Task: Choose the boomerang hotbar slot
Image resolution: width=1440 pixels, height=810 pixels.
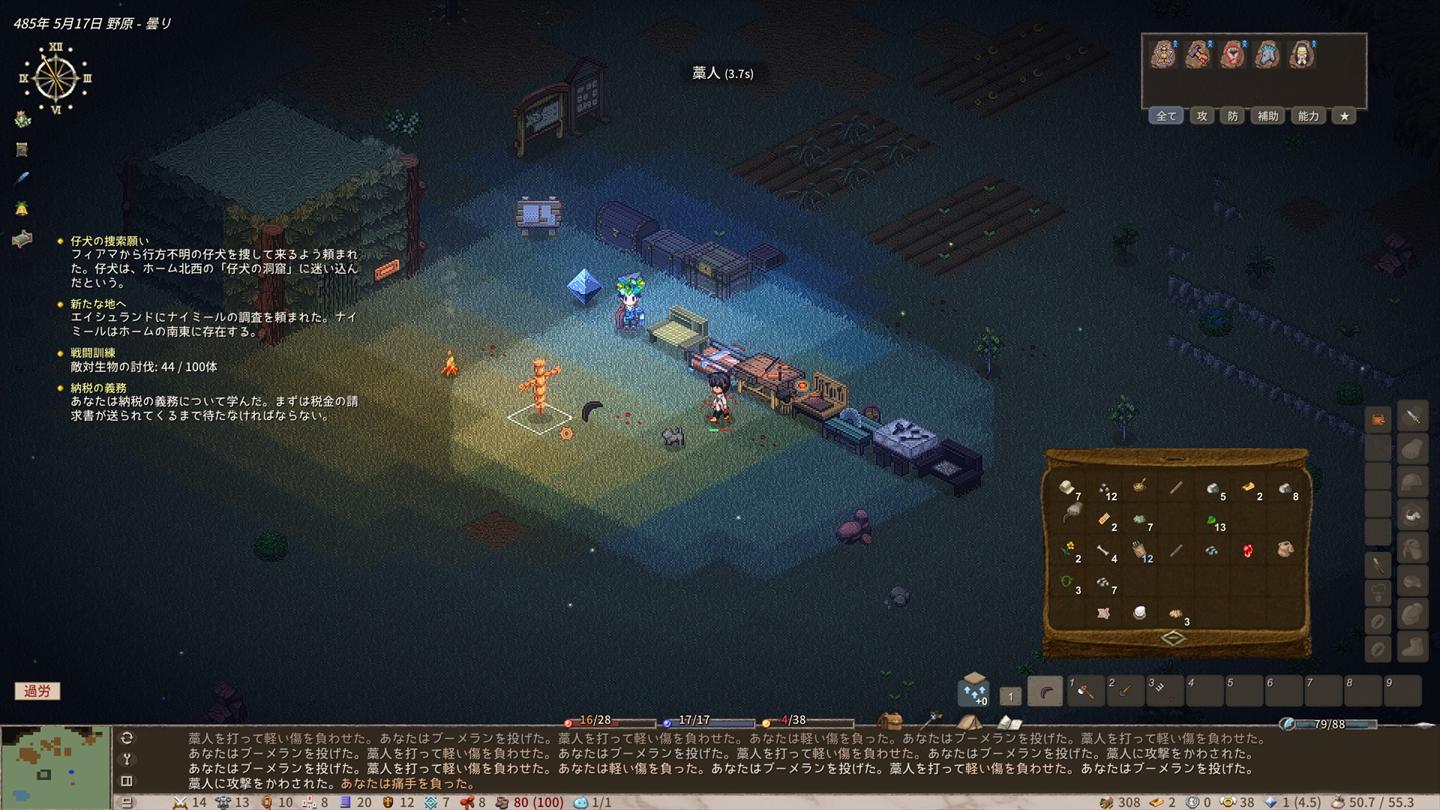Action: click(x=1046, y=691)
